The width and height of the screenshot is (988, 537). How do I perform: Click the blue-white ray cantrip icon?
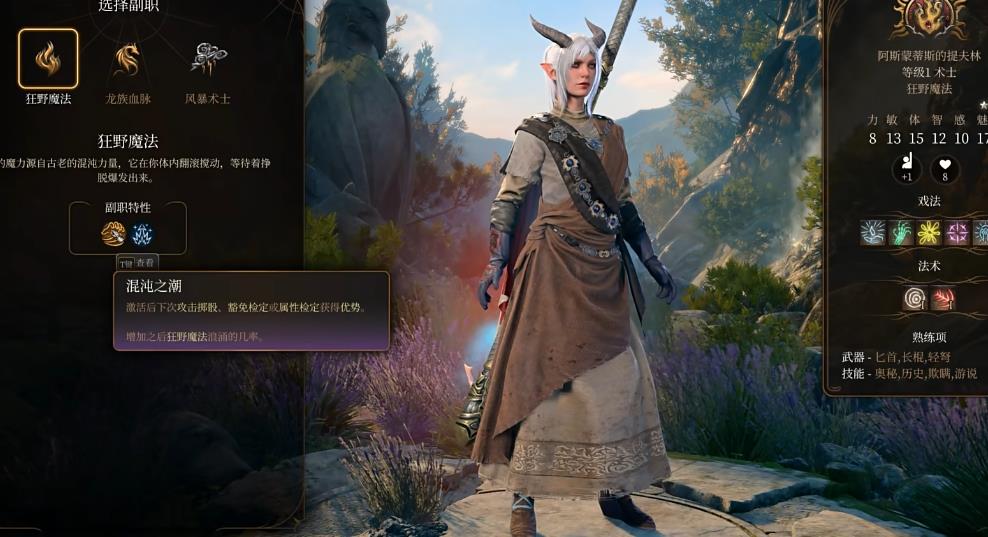(873, 233)
